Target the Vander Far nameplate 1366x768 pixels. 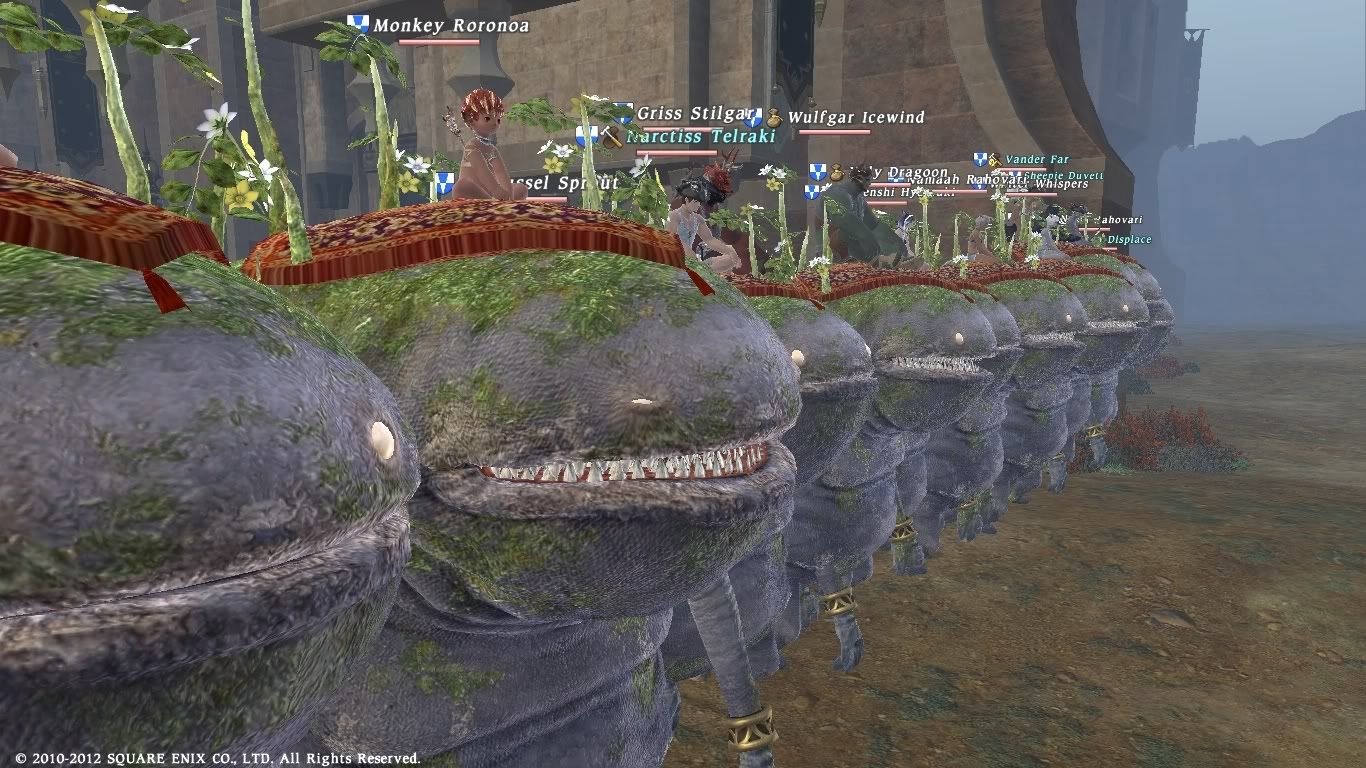click(x=1037, y=159)
